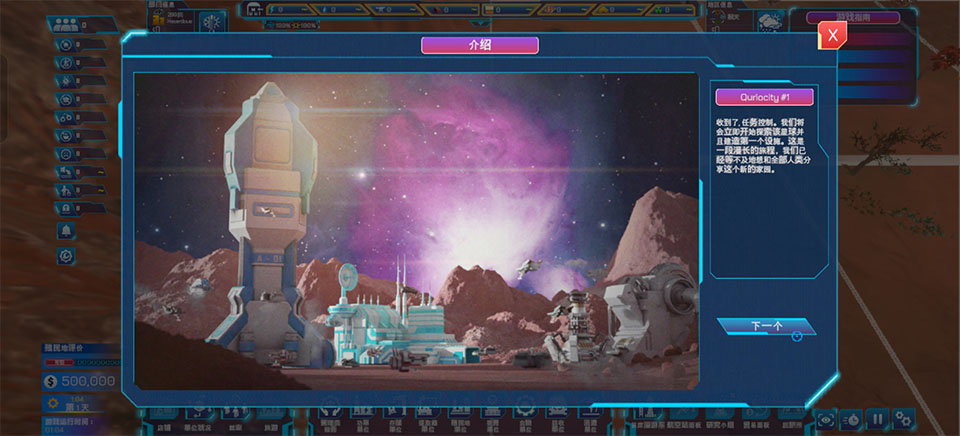The height and width of the screenshot is (436, 960).
Task: Pause the game with the pause button
Action: click(x=877, y=419)
